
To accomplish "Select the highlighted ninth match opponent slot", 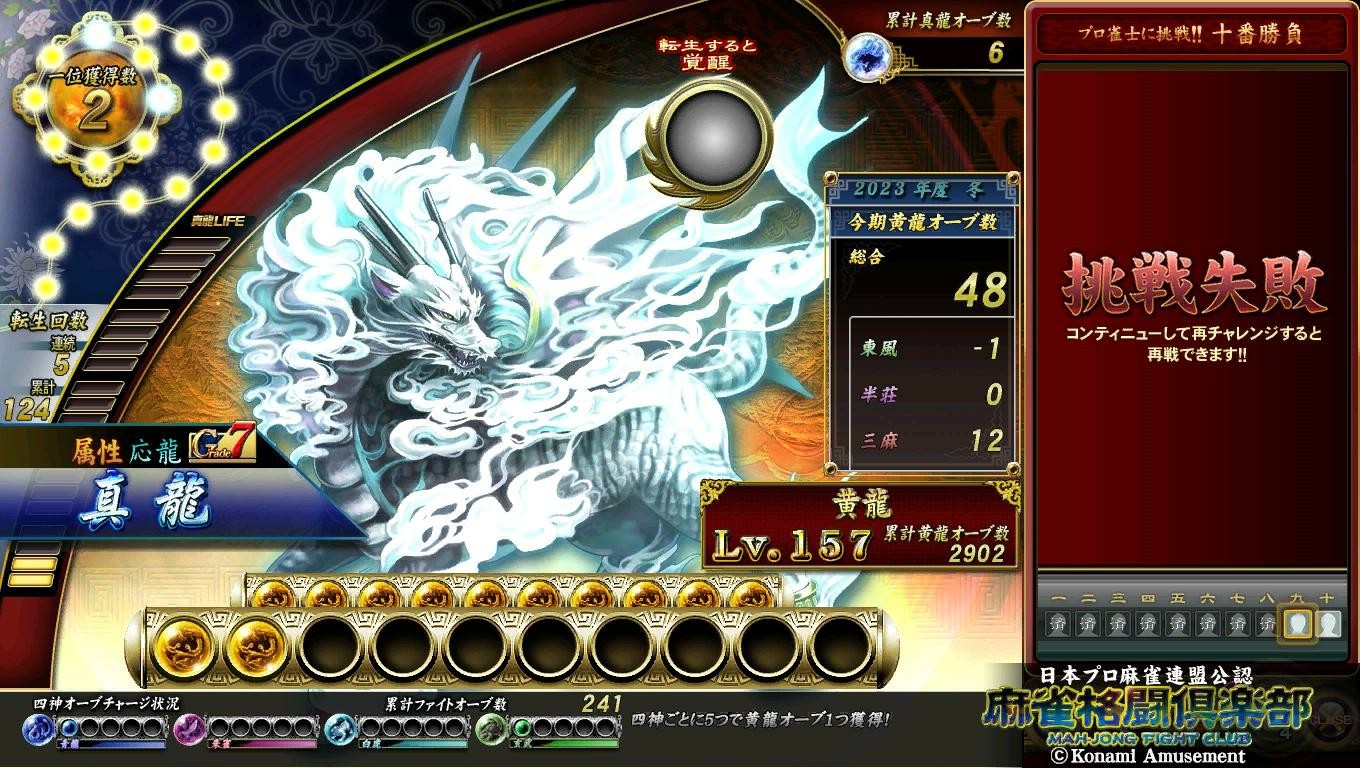I will click(1299, 624).
